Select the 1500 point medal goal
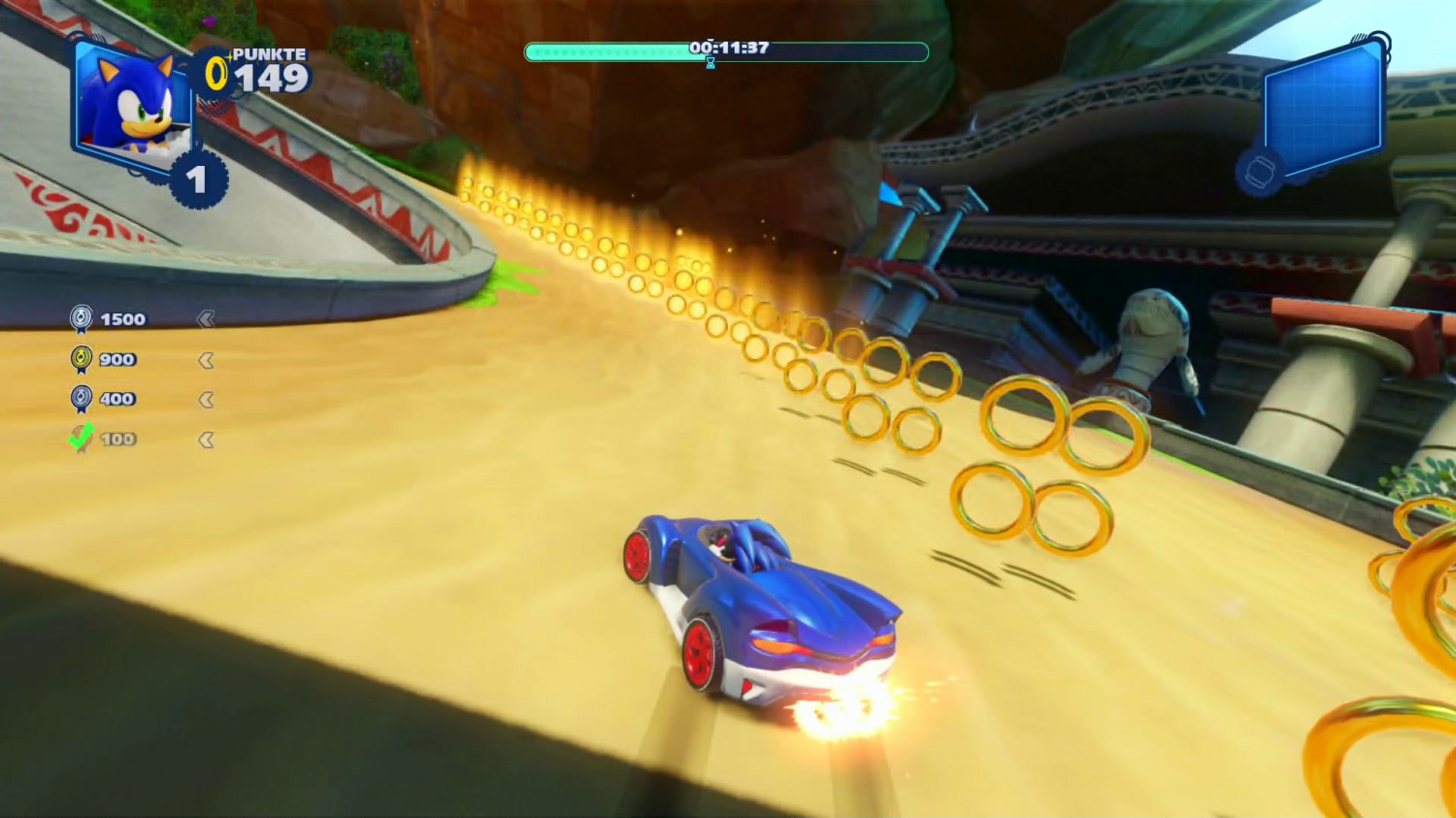Screen dimensions: 1456x818 pyautogui.click(x=110, y=319)
